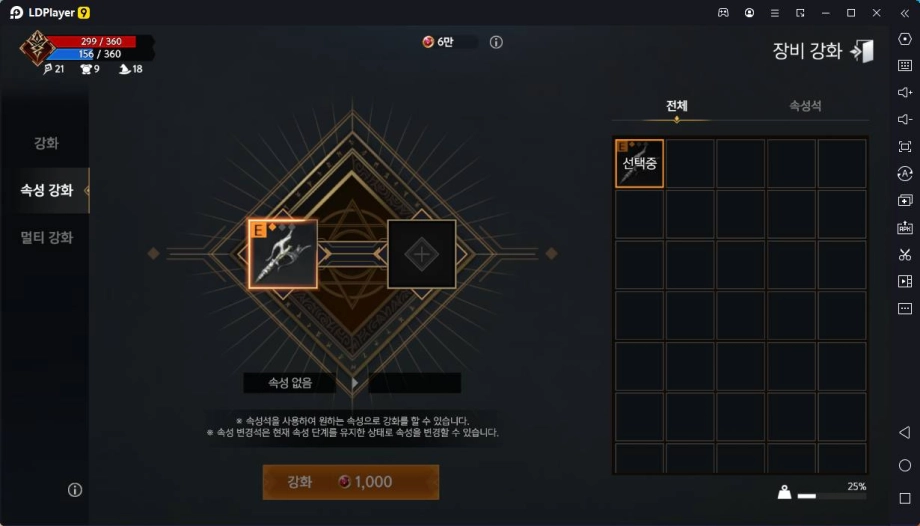Screen dimensions: 920x526
Task: Exit the 장비 강화 screen
Action: coord(862,51)
